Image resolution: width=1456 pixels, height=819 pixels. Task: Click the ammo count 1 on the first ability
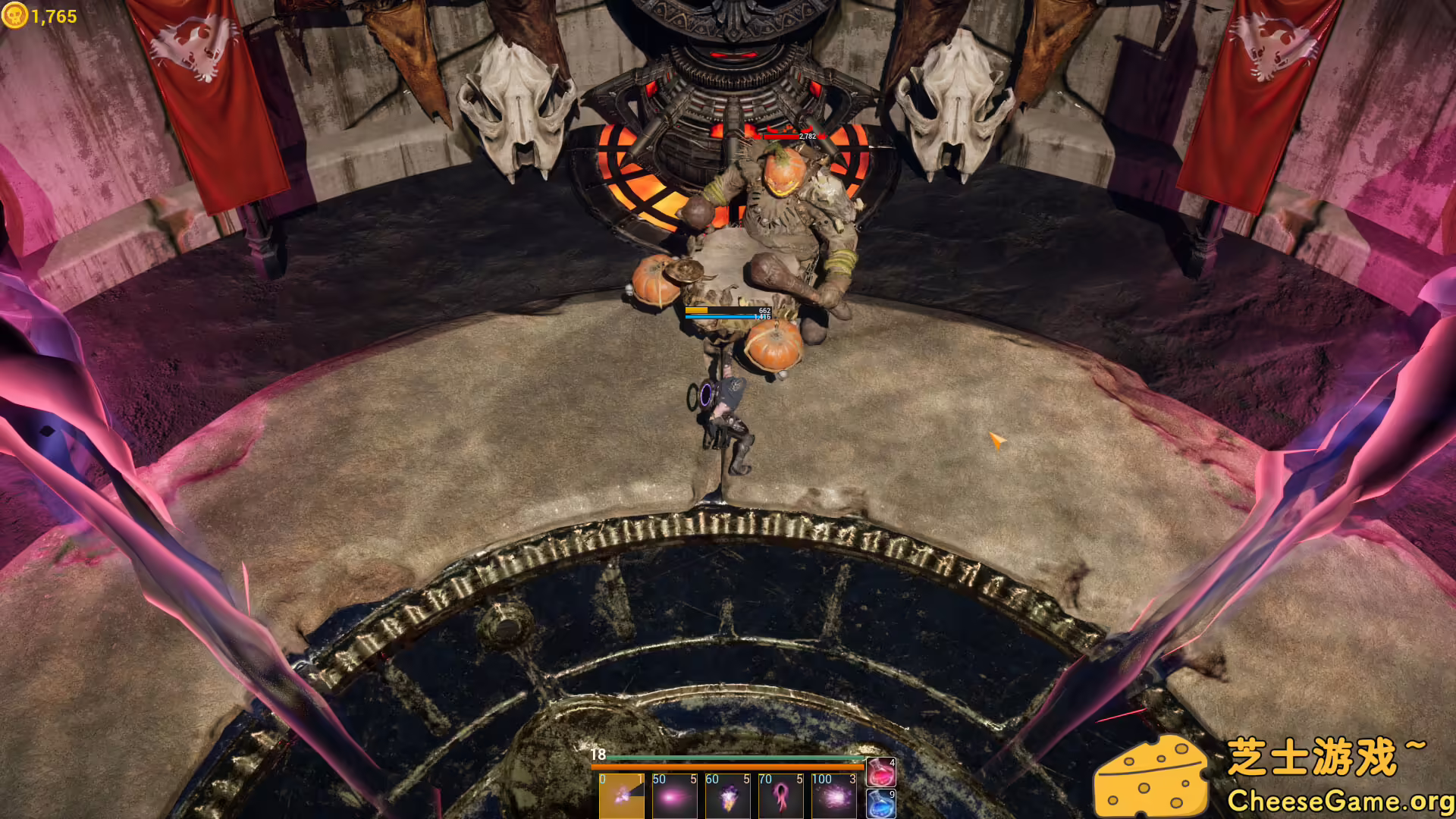tap(641, 779)
